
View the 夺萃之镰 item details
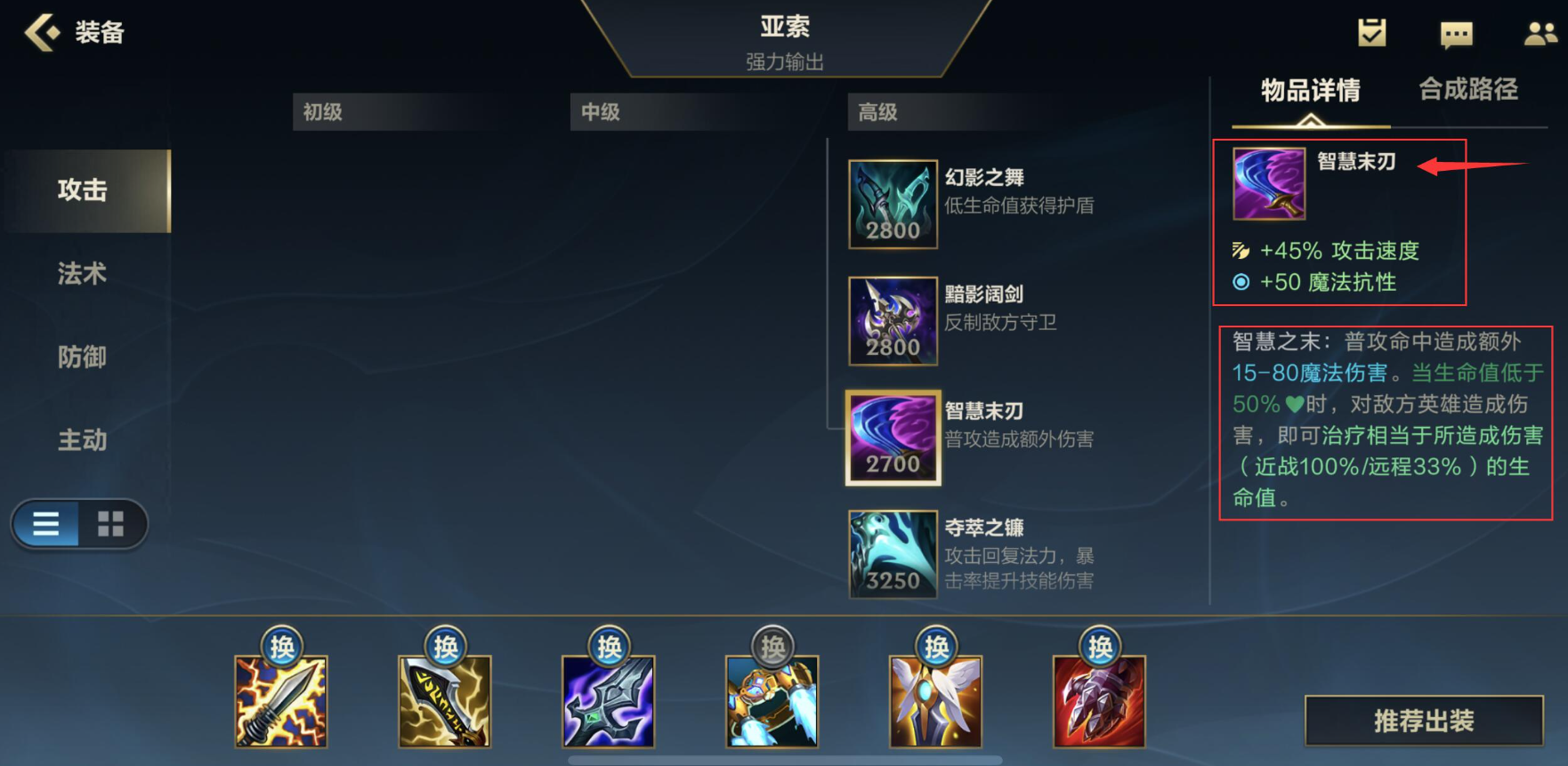click(x=893, y=553)
